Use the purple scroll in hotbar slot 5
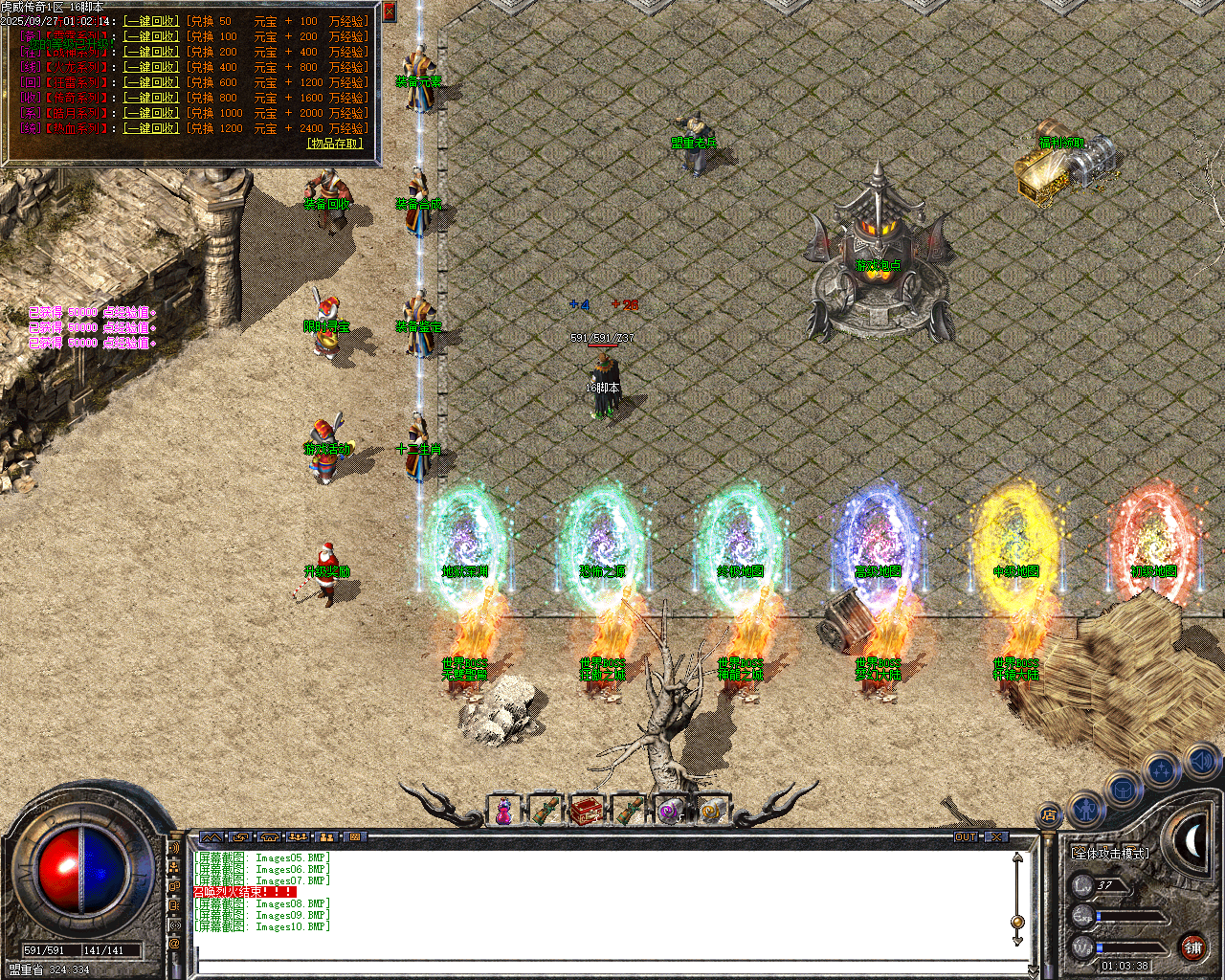1225x980 pixels. pyautogui.click(x=668, y=809)
